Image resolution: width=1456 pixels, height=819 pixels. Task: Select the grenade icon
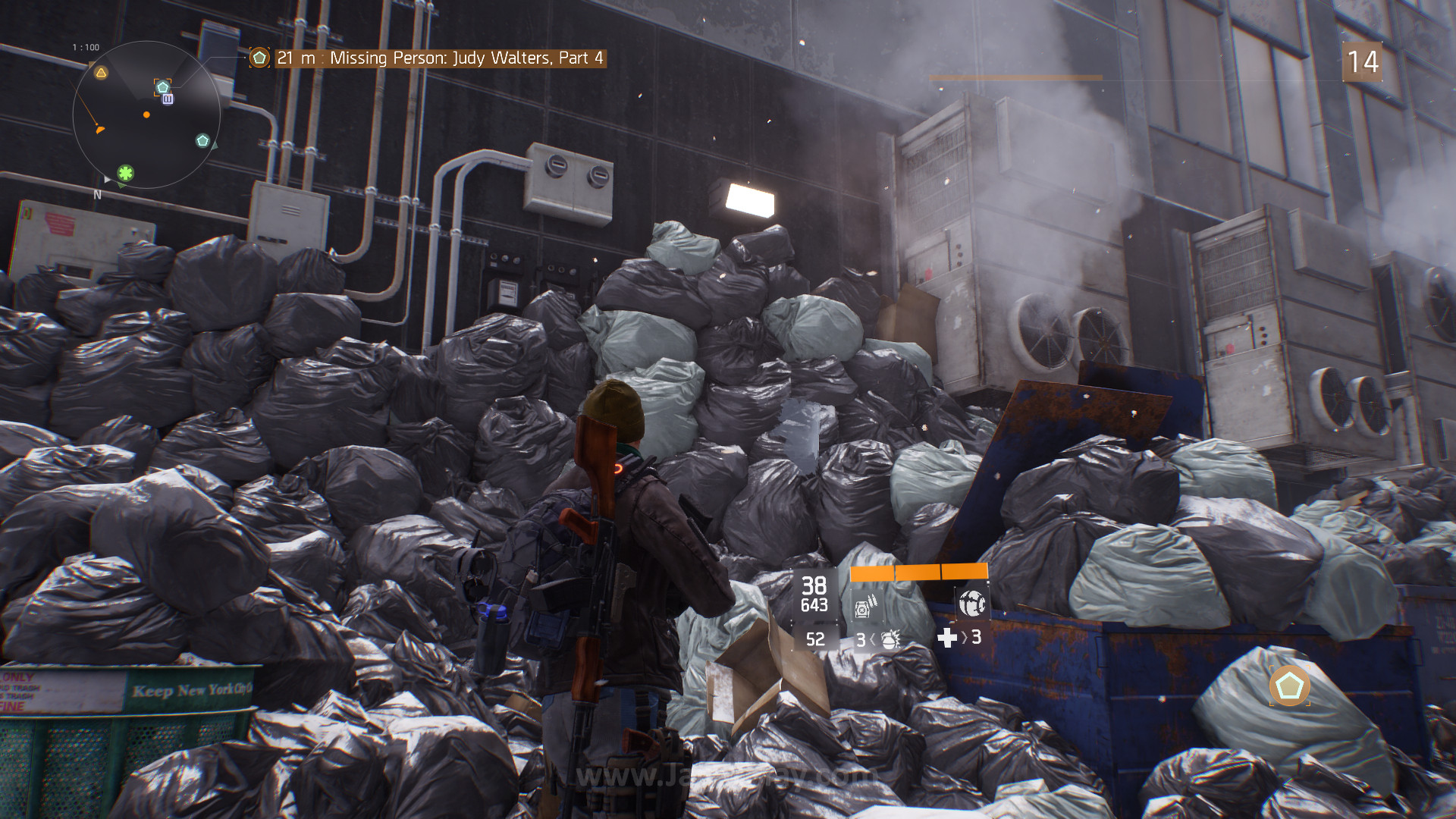pyautogui.click(x=891, y=639)
